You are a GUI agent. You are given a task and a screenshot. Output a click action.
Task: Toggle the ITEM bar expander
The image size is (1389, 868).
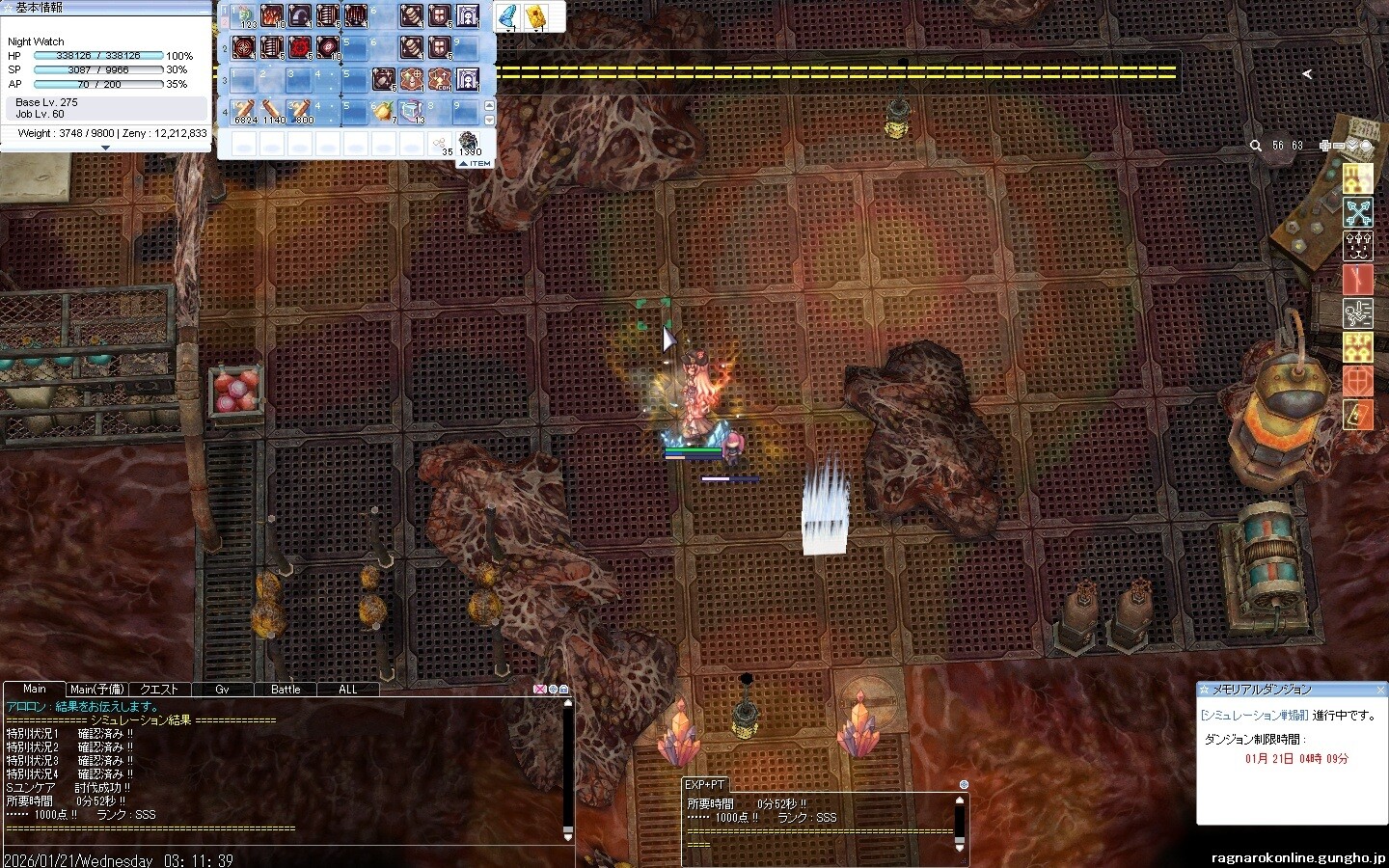point(475,164)
